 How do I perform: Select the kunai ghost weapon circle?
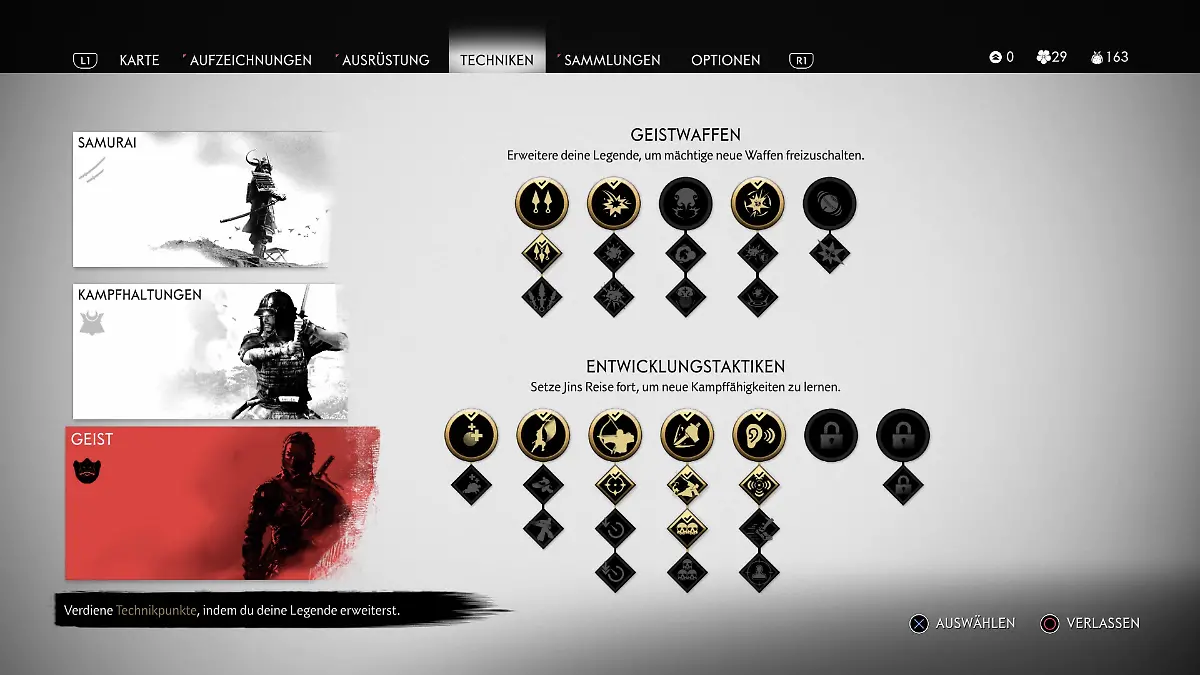click(x=541, y=203)
